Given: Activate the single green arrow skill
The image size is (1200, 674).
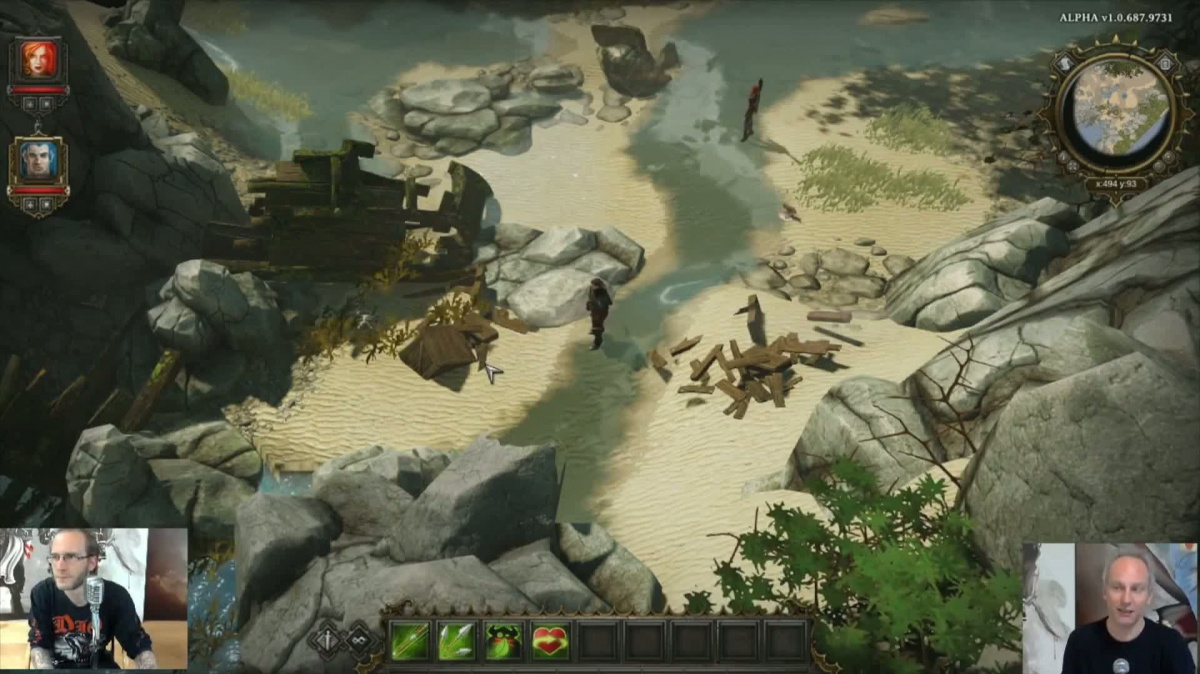Looking at the screenshot, I should click(409, 640).
